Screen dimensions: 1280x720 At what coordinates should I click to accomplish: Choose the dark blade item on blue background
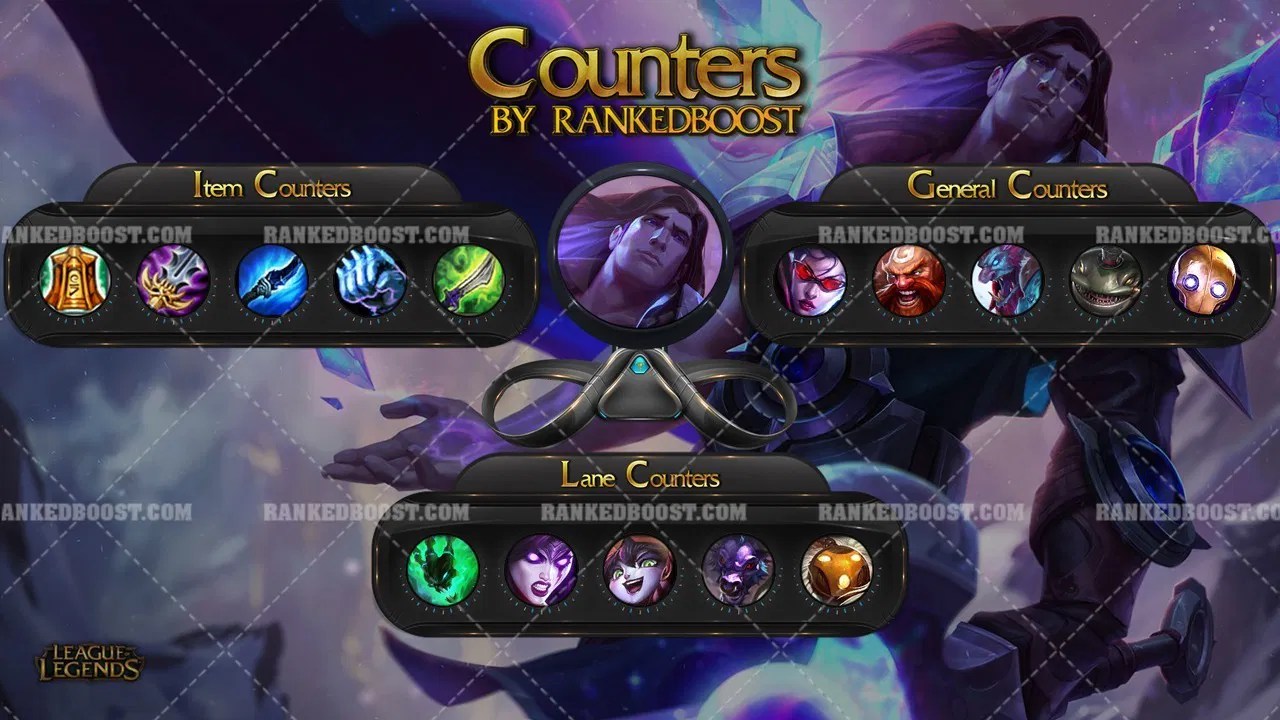coord(271,279)
